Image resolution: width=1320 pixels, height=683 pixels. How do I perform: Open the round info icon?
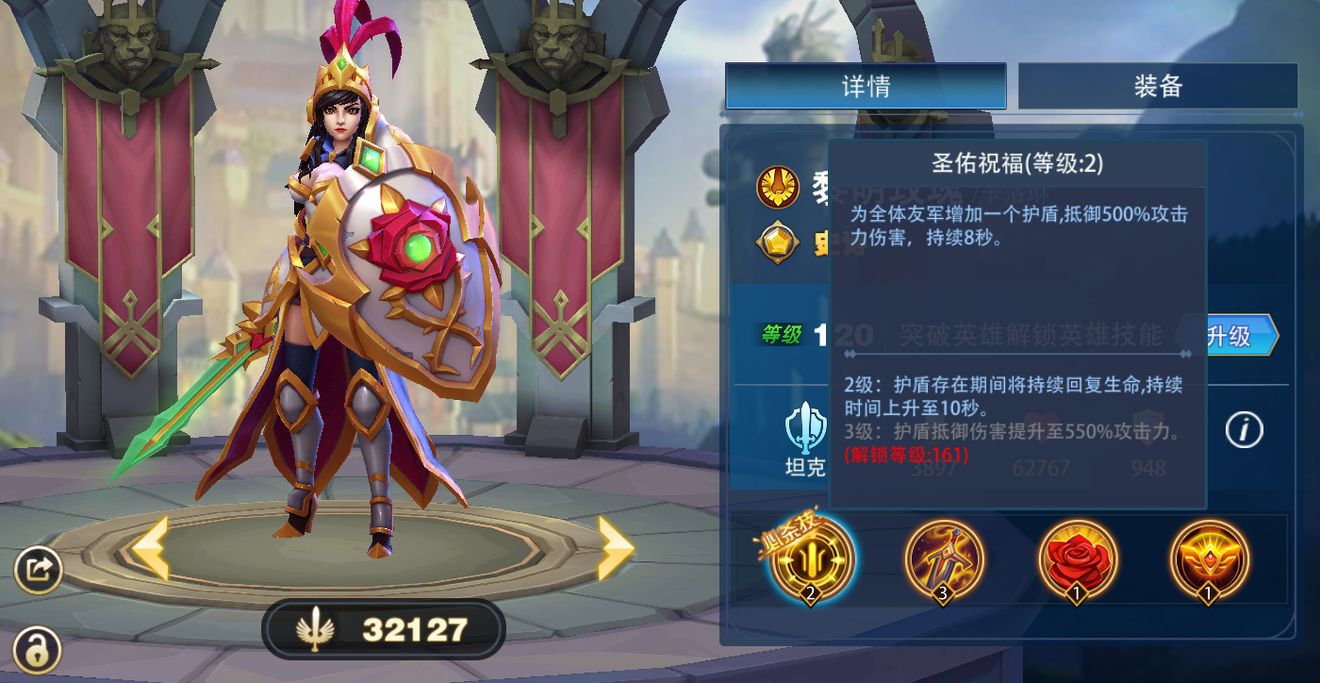[x=1244, y=430]
